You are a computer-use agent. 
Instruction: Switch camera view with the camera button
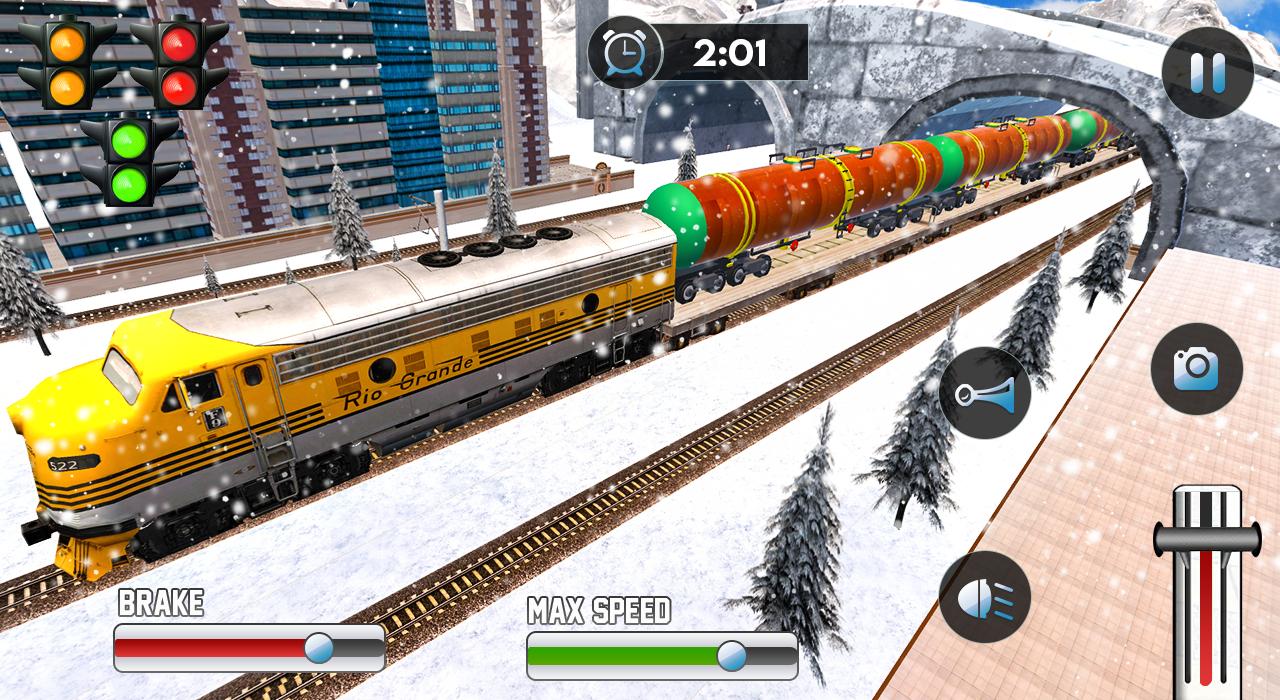tap(1196, 369)
